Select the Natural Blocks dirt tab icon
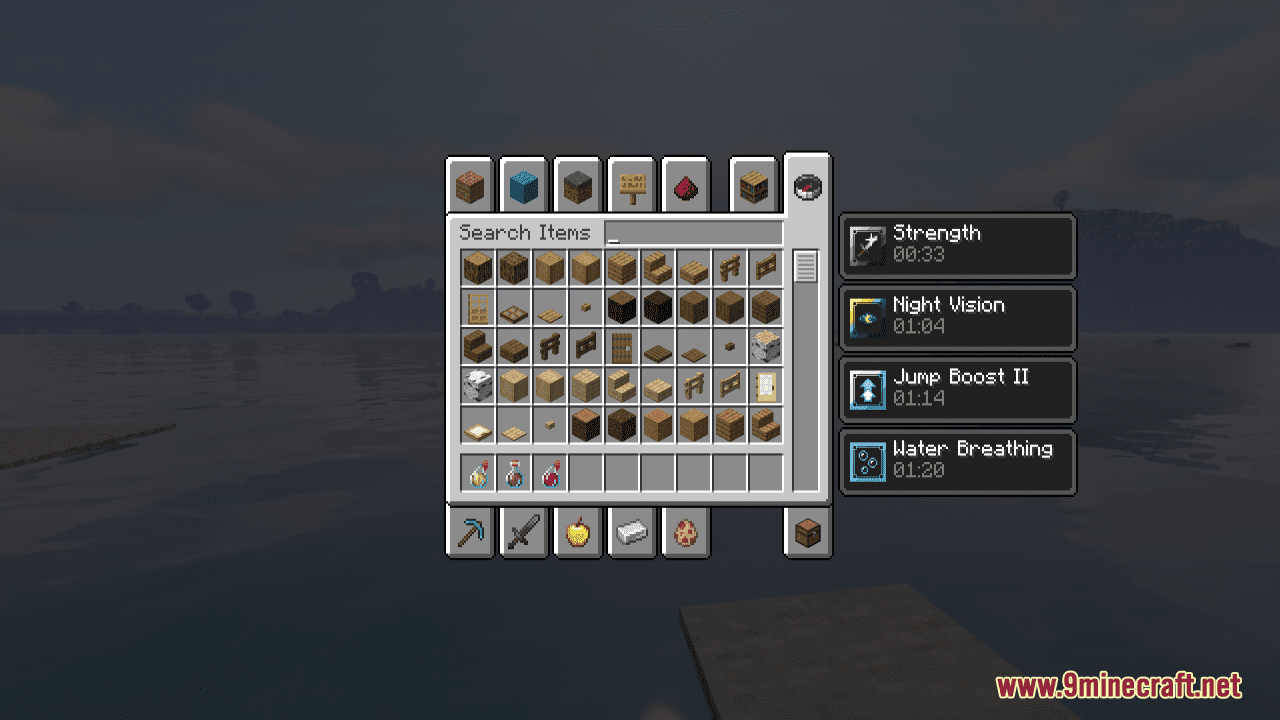 pyautogui.click(x=577, y=186)
